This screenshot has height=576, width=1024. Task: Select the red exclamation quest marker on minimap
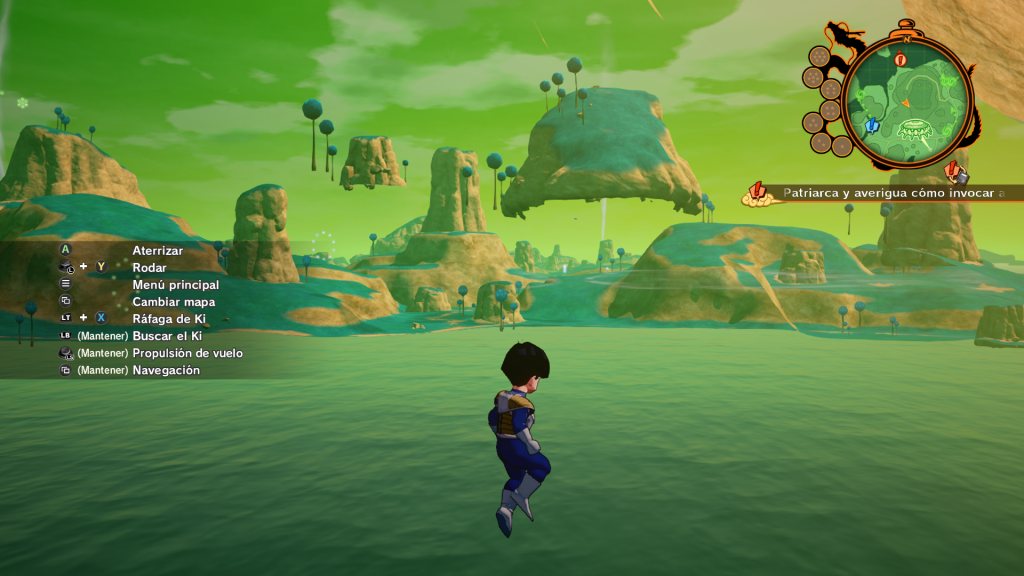pyautogui.click(x=901, y=59)
